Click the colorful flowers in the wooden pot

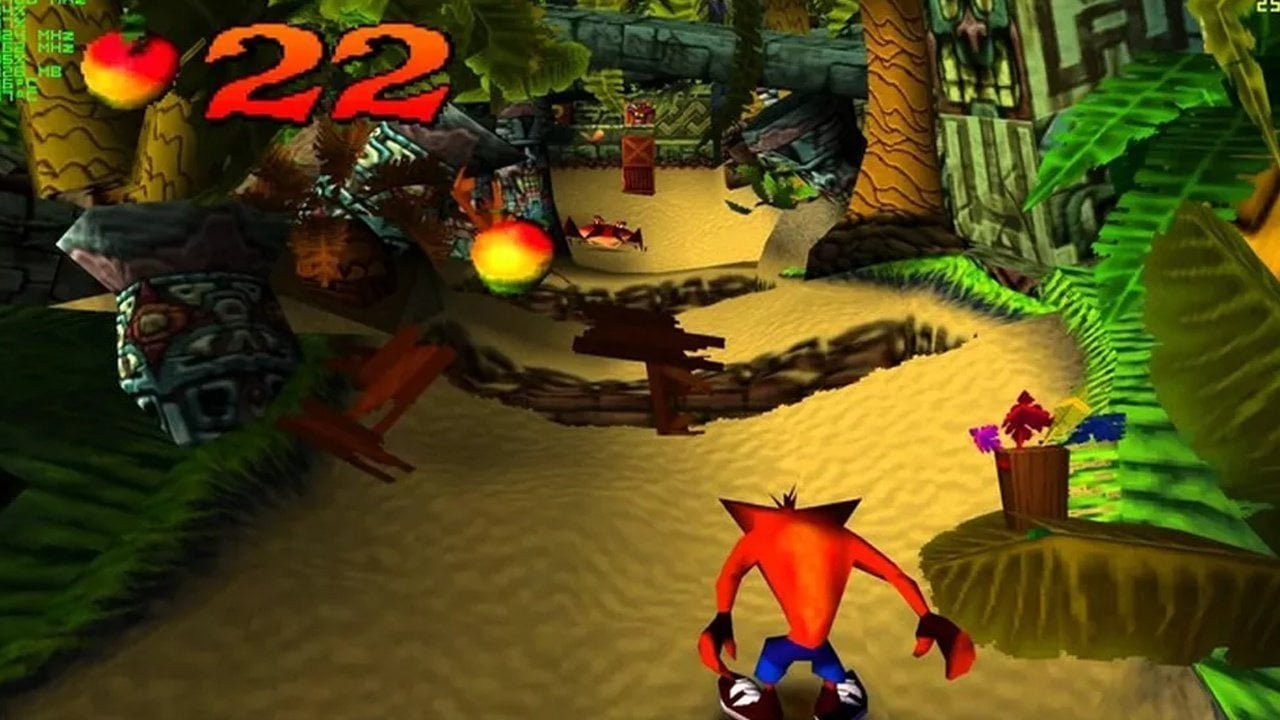click(x=1025, y=425)
